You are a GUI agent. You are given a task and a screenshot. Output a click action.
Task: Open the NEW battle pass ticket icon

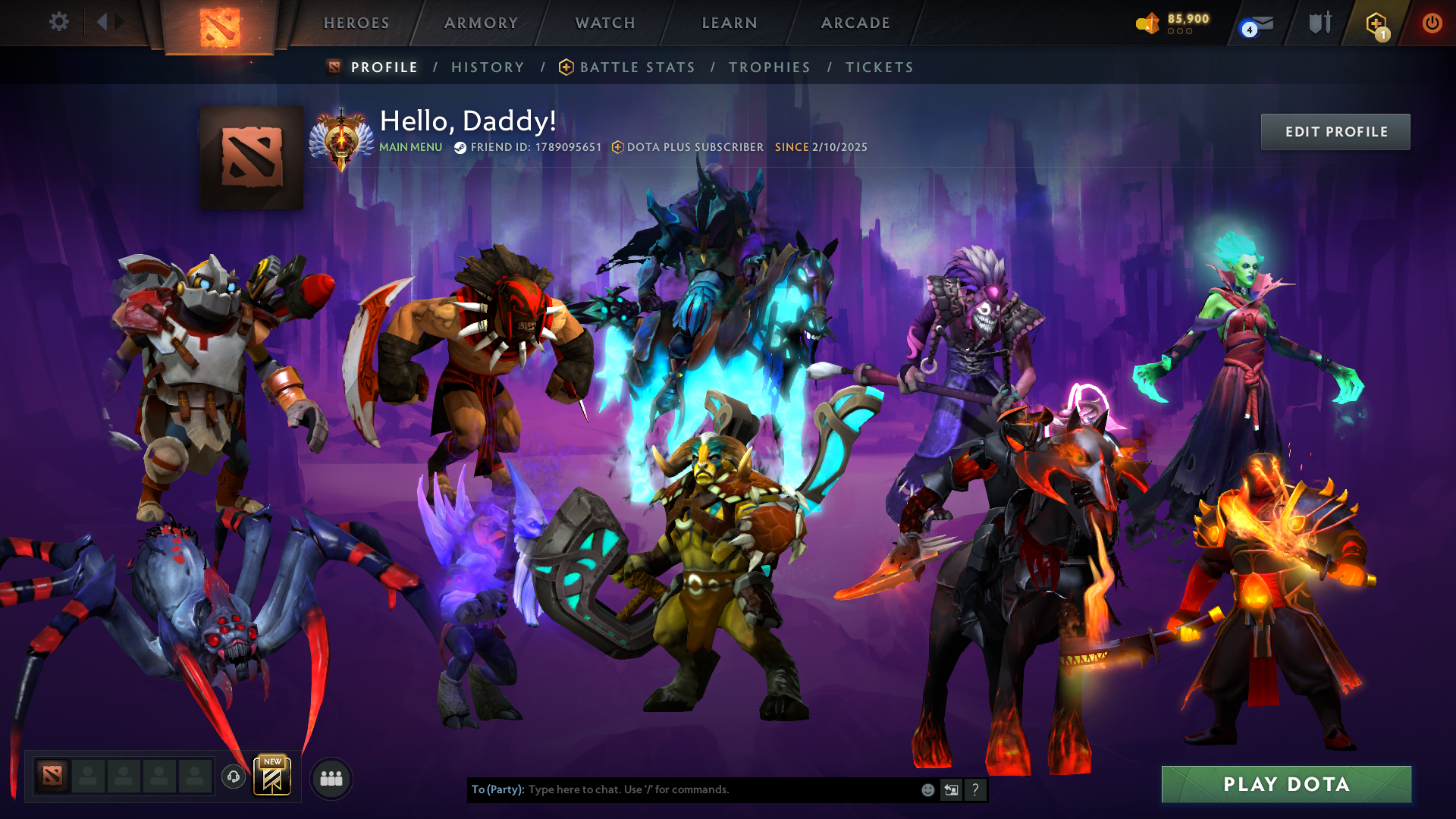pos(272,777)
